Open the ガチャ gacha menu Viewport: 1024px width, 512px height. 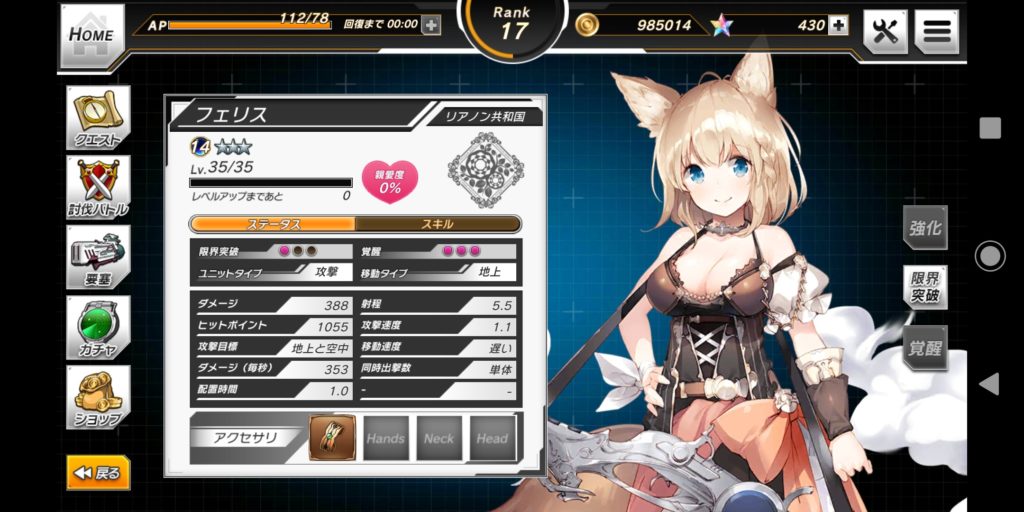click(98, 327)
